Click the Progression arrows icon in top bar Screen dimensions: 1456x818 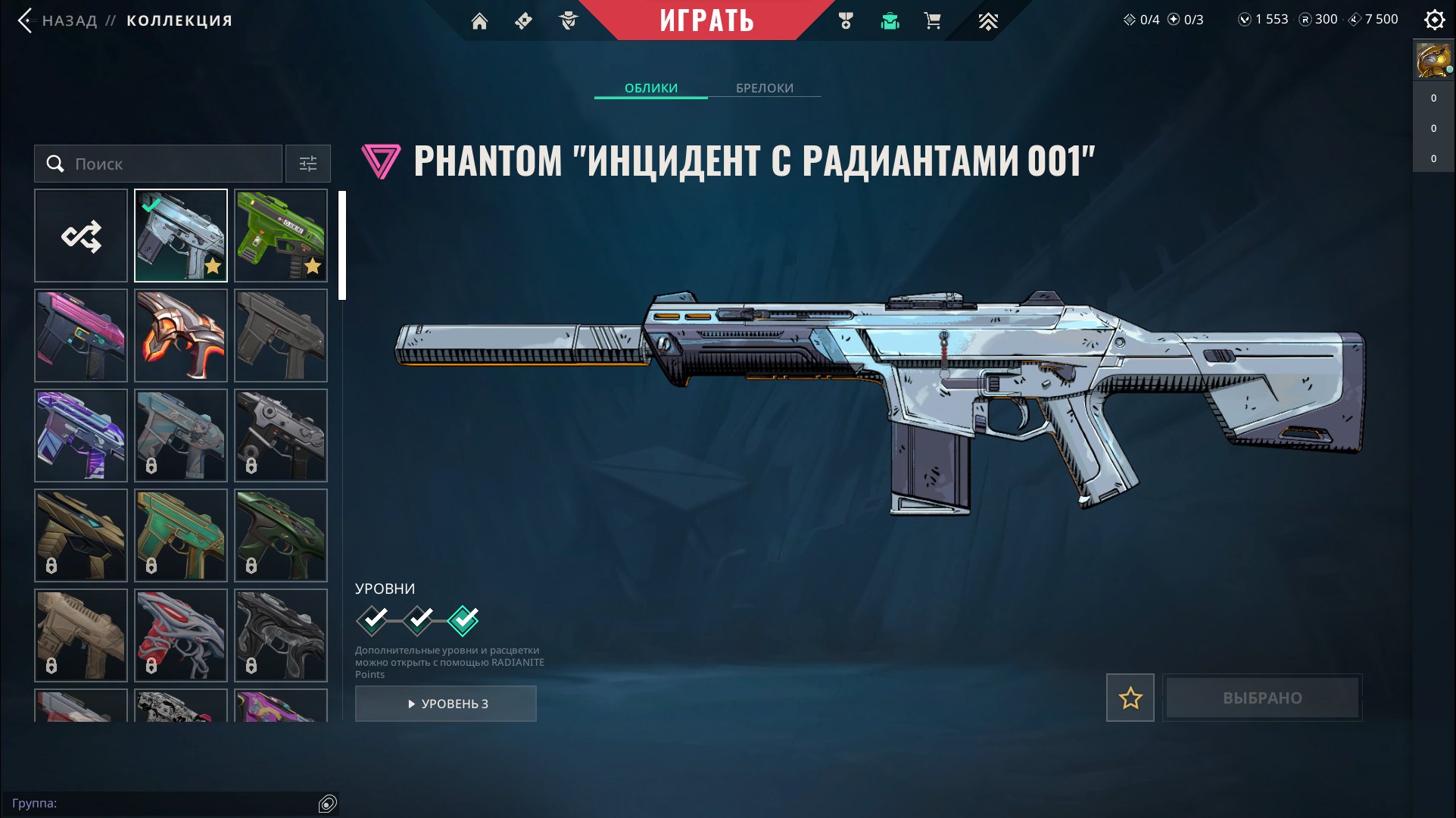[x=988, y=20]
